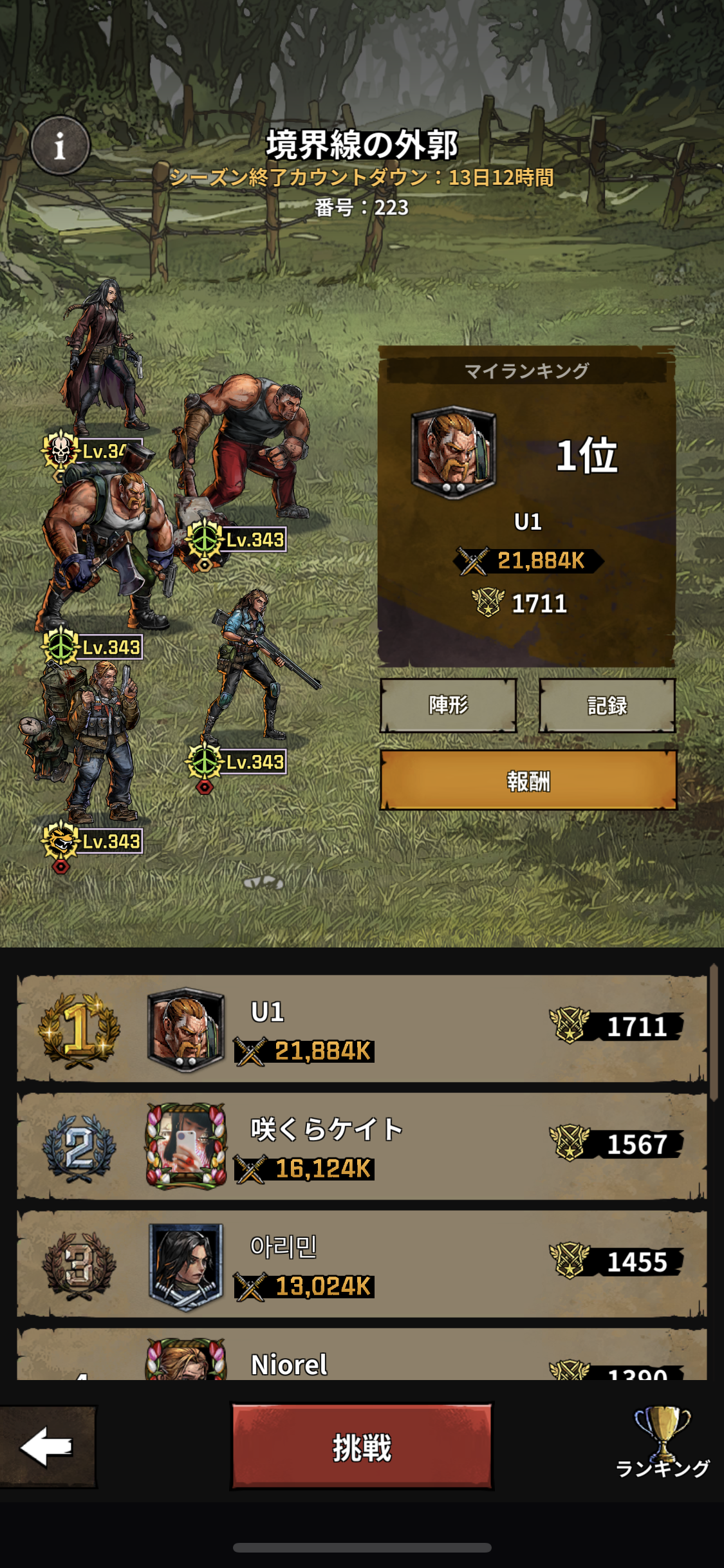Viewport: 724px width, 1568px height.
Task: Open the info button
Action: 60,145
